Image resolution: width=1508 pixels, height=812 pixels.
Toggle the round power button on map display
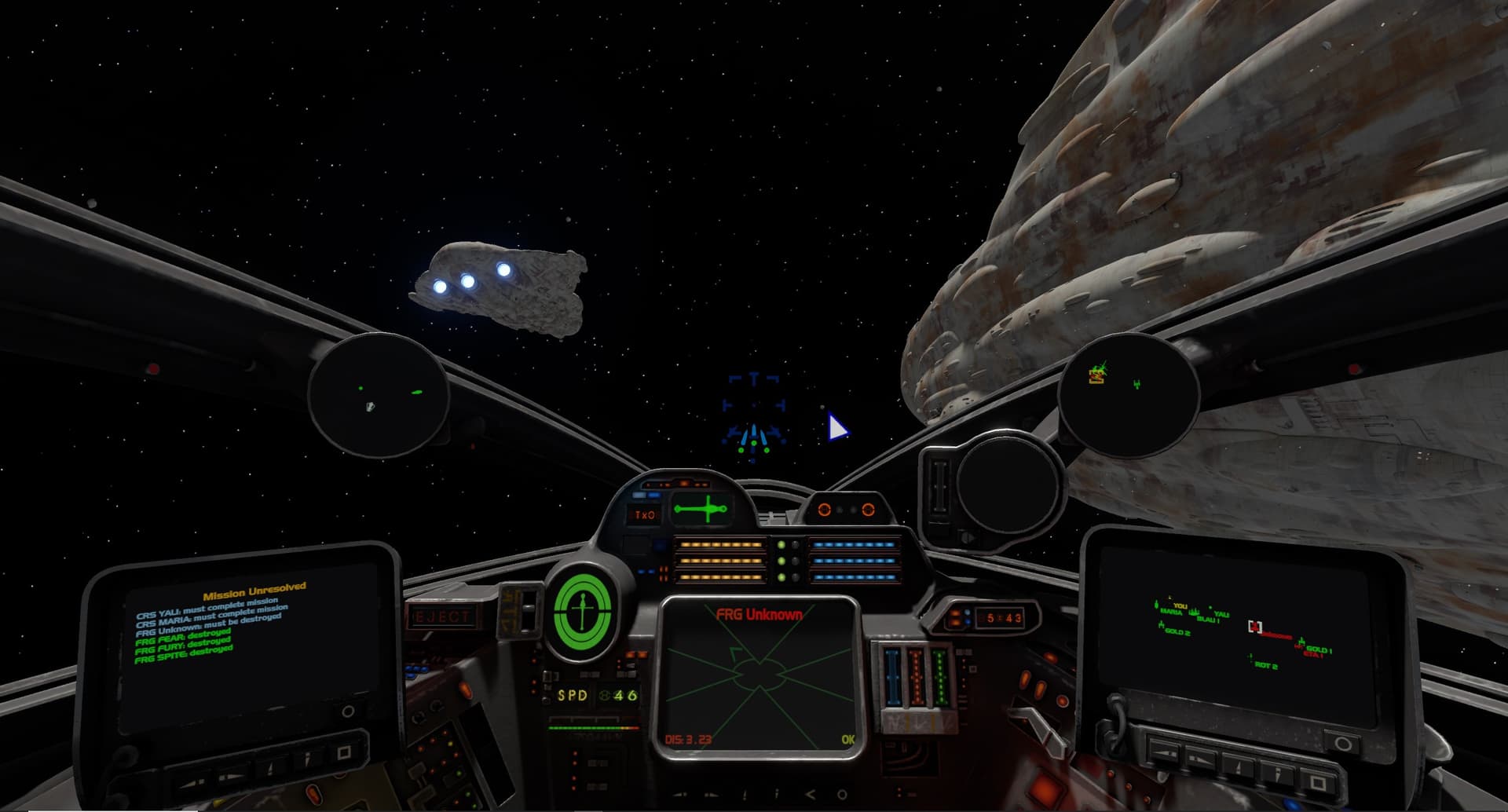[x=1342, y=742]
